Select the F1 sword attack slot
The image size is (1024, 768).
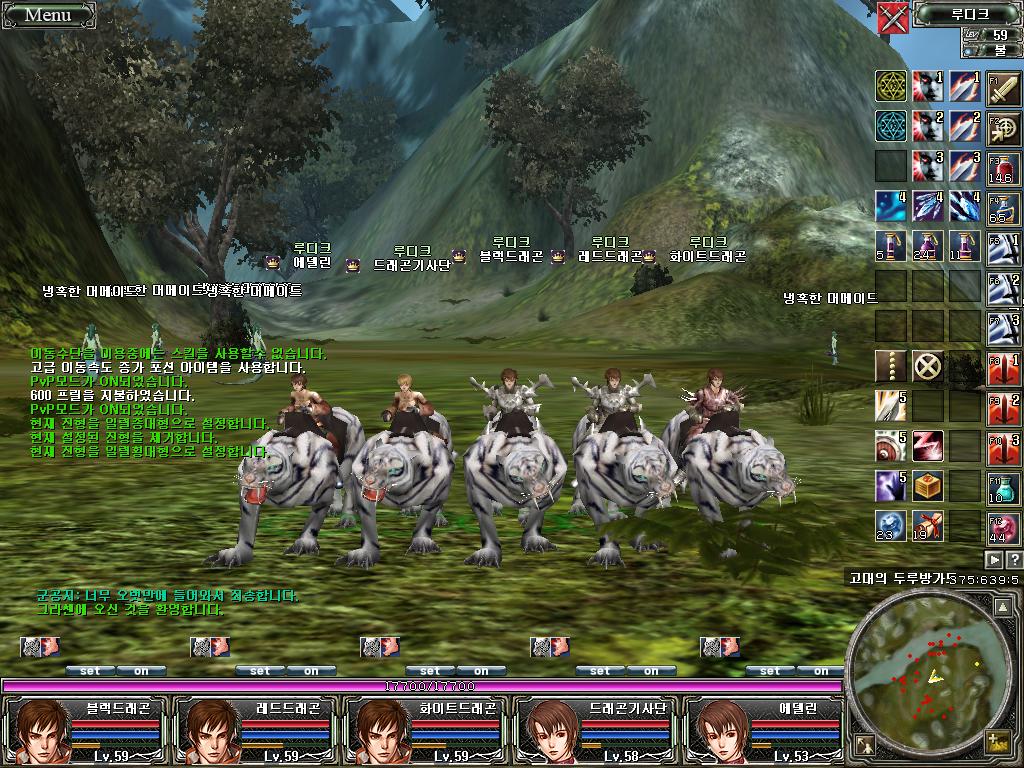click(x=1003, y=89)
